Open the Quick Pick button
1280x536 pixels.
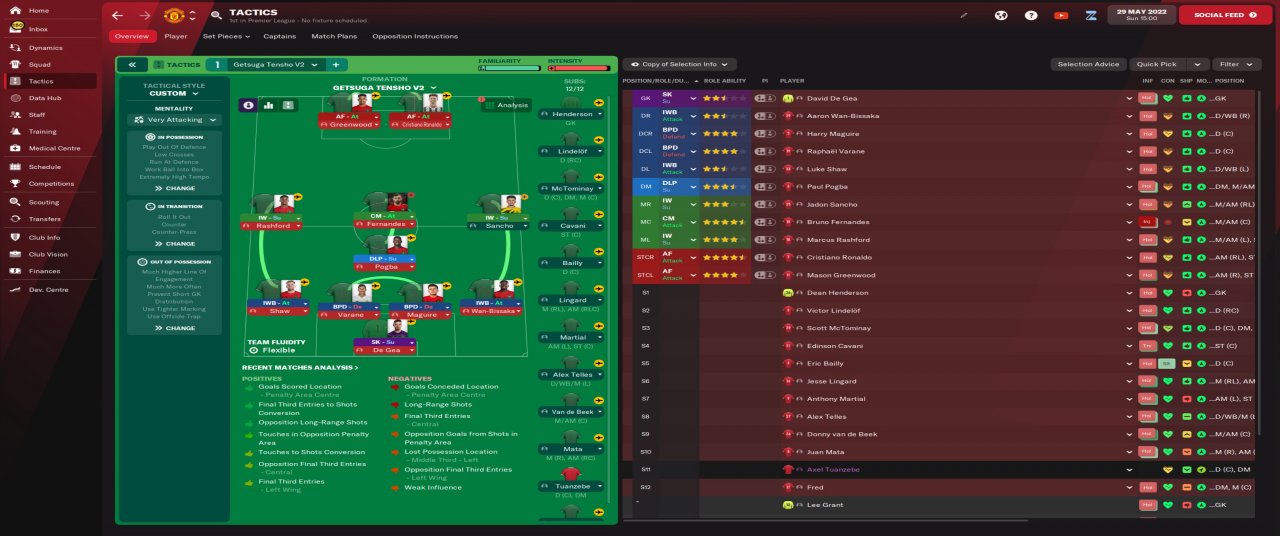1156,64
